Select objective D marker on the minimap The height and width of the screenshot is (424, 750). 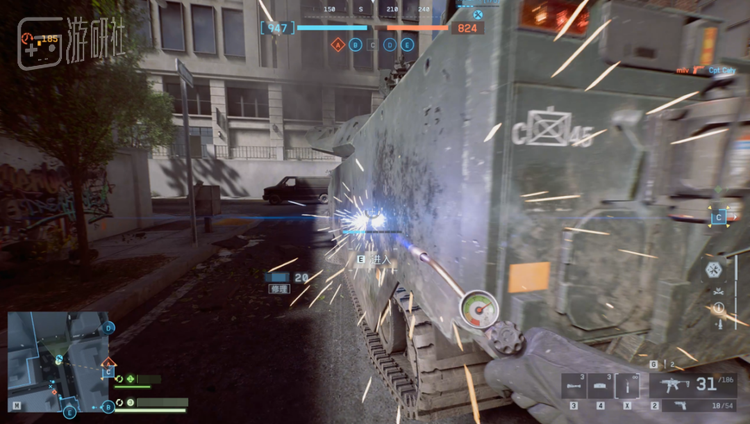click(109, 327)
